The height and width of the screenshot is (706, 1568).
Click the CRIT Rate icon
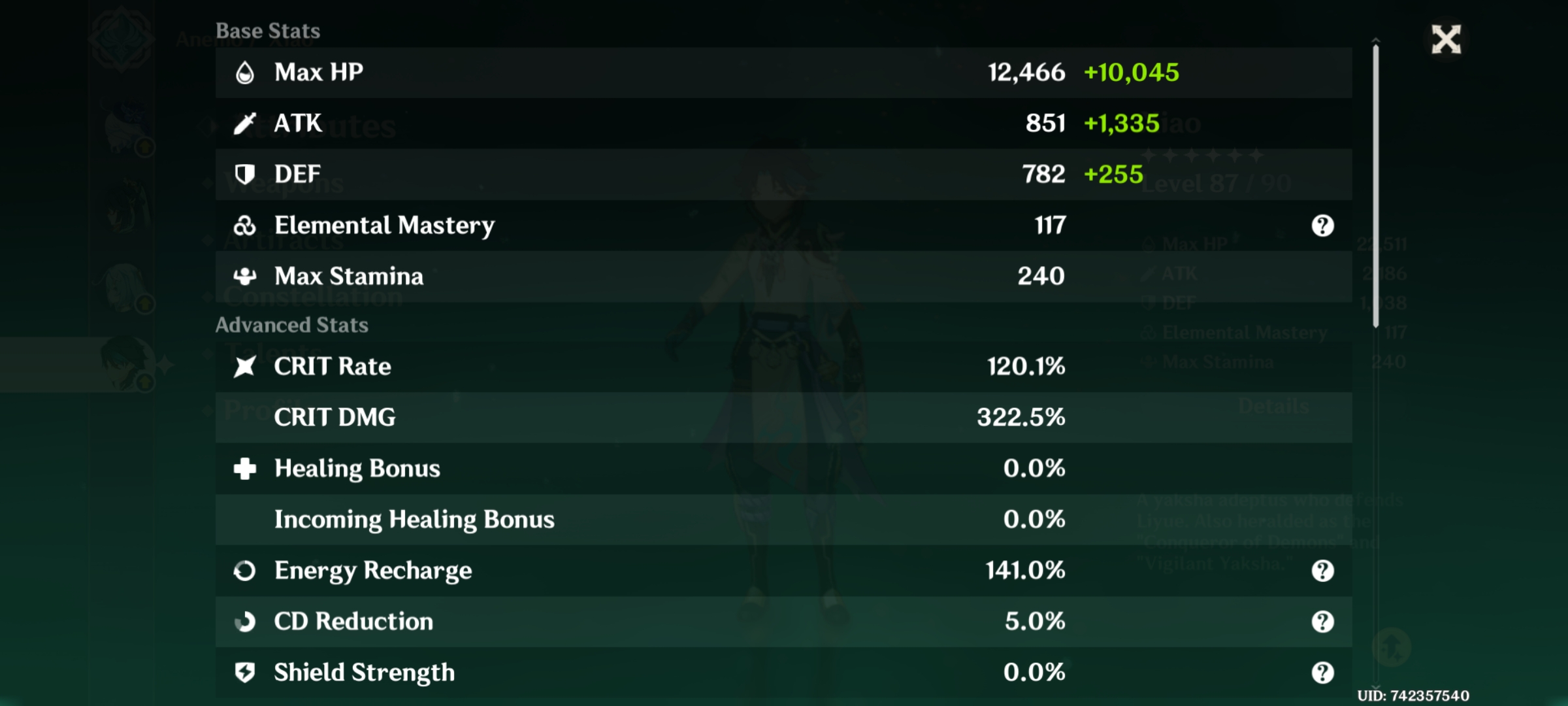click(x=246, y=367)
